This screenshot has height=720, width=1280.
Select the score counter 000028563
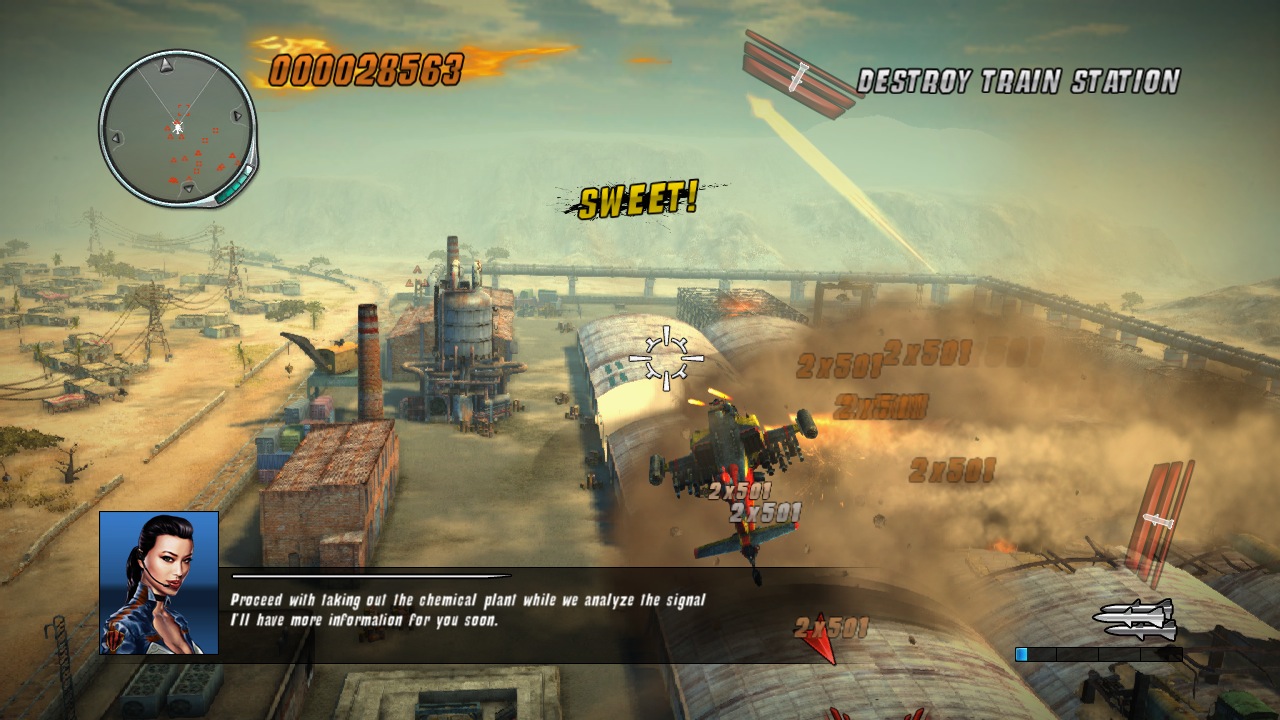click(x=368, y=67)
